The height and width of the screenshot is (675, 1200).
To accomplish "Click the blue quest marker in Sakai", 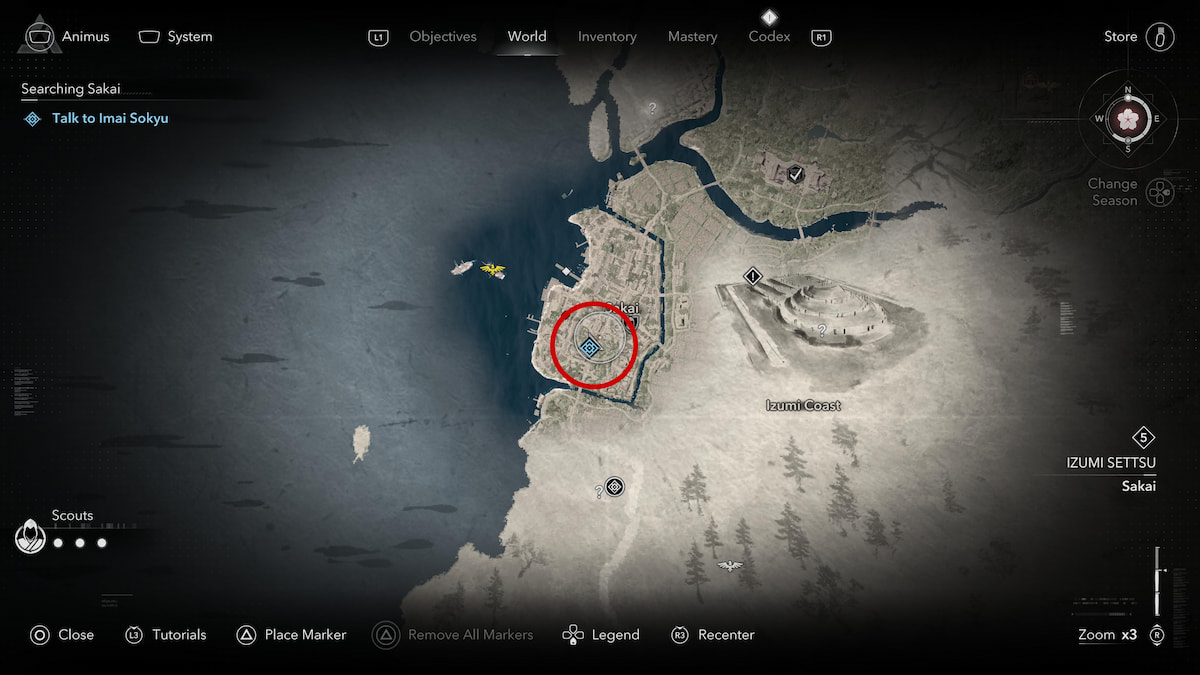I will pos(590,347).
